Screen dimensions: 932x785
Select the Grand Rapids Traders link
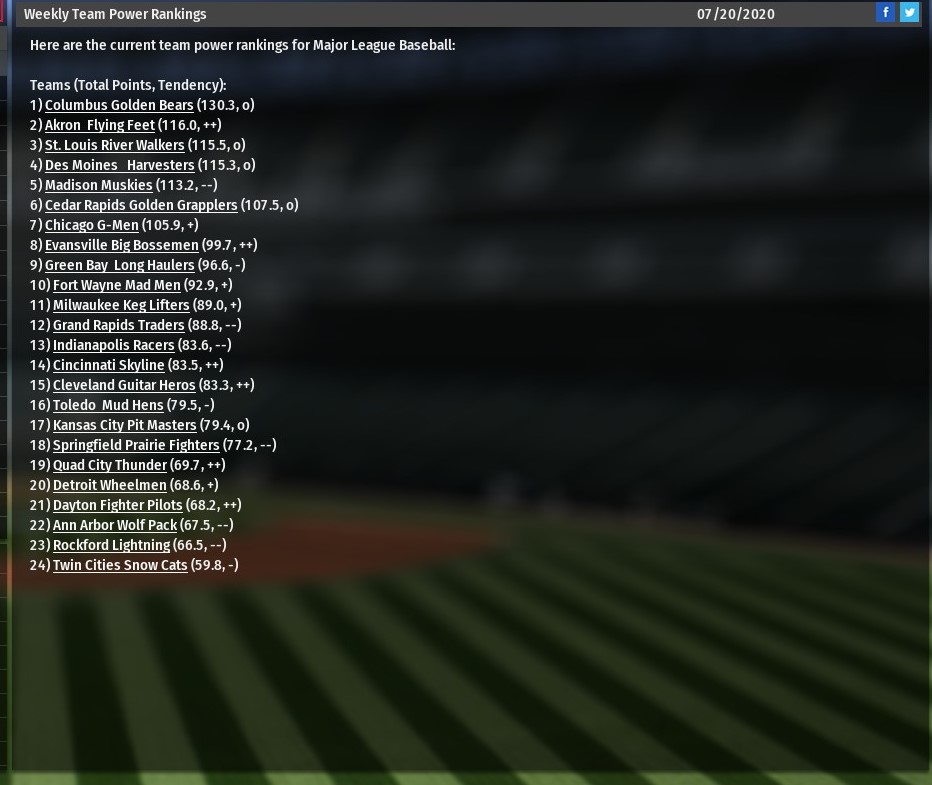click(x=119, y=325)
